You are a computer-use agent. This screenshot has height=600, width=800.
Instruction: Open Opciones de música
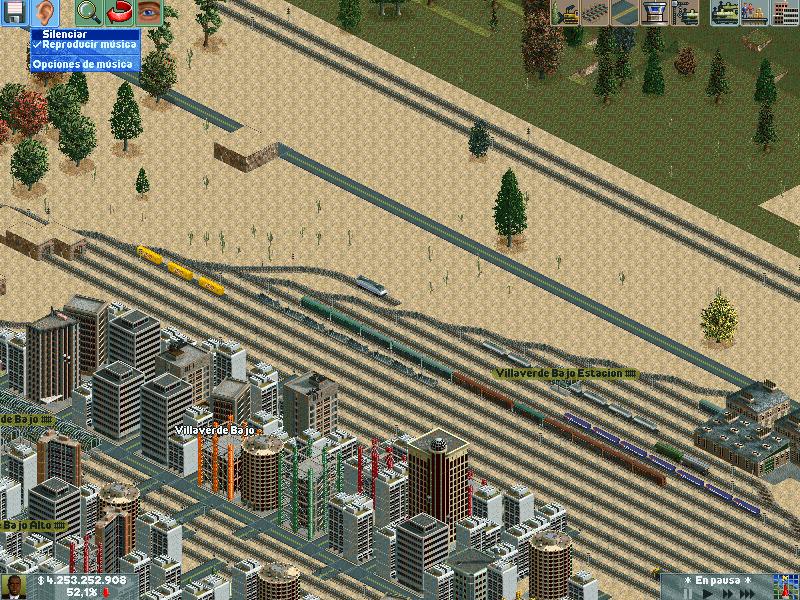[82, 64]
